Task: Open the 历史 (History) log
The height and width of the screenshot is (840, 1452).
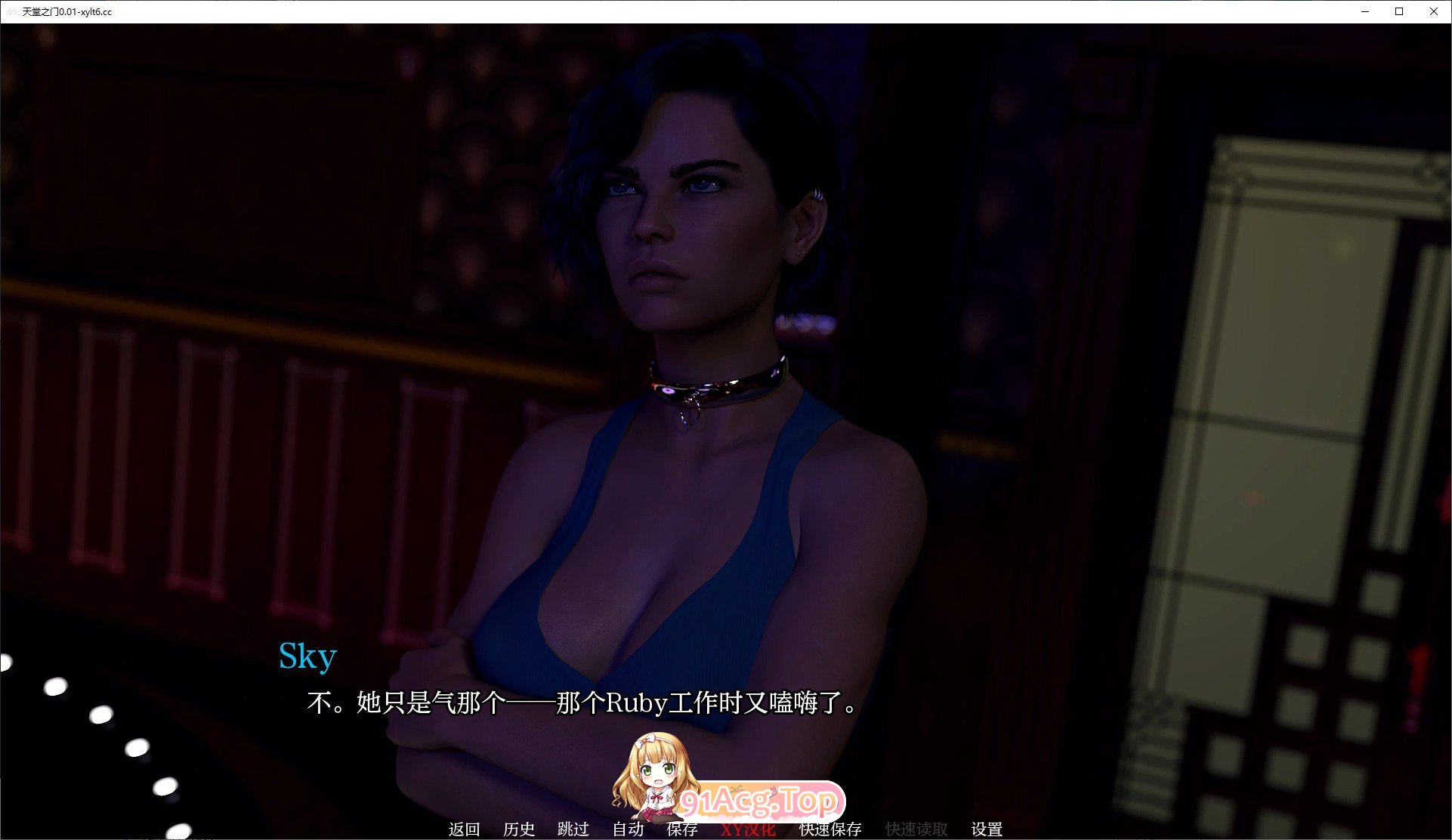Action: (x=519, y=829)
